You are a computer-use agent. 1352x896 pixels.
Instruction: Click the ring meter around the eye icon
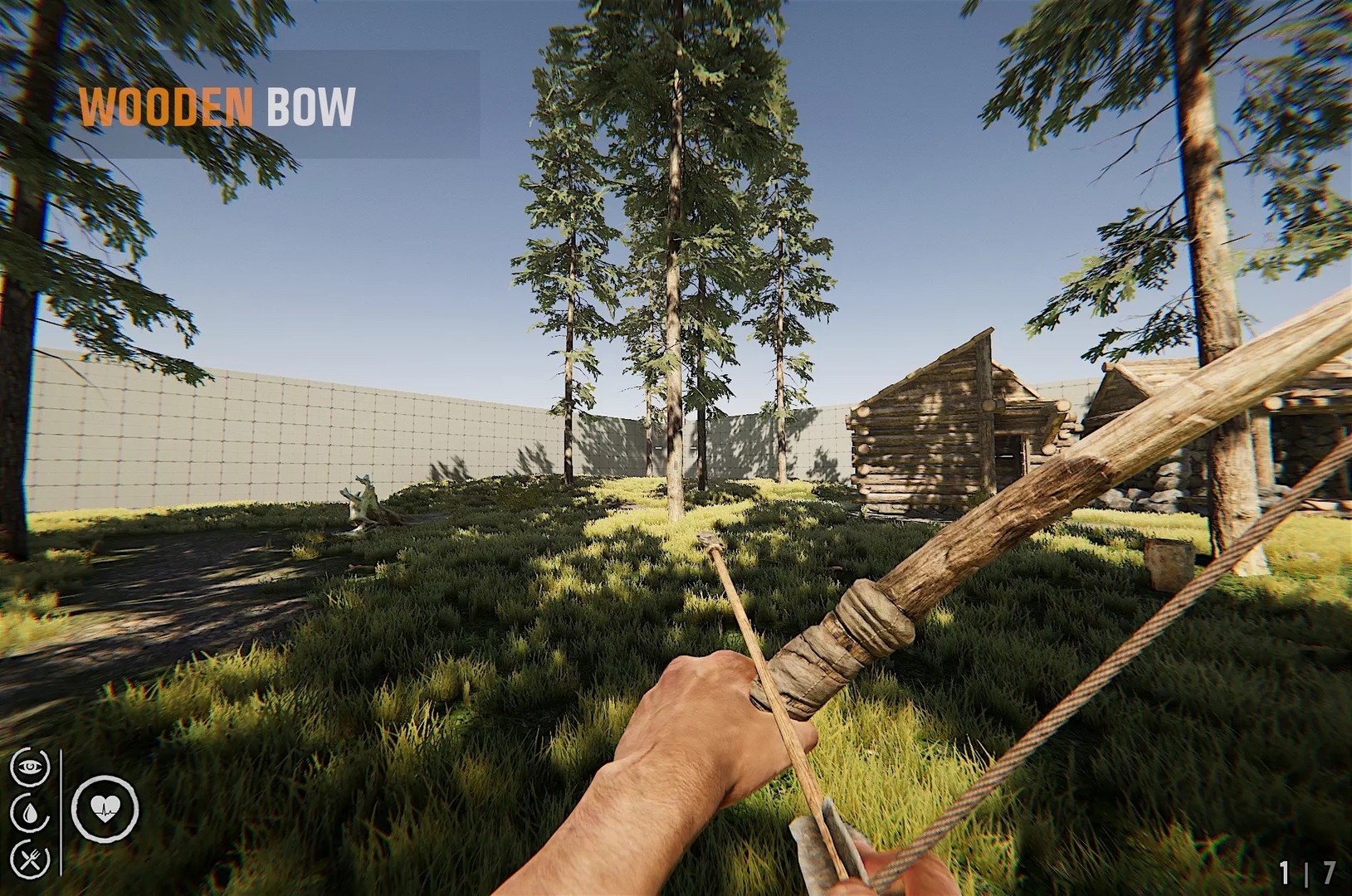[x=12, y=767]
